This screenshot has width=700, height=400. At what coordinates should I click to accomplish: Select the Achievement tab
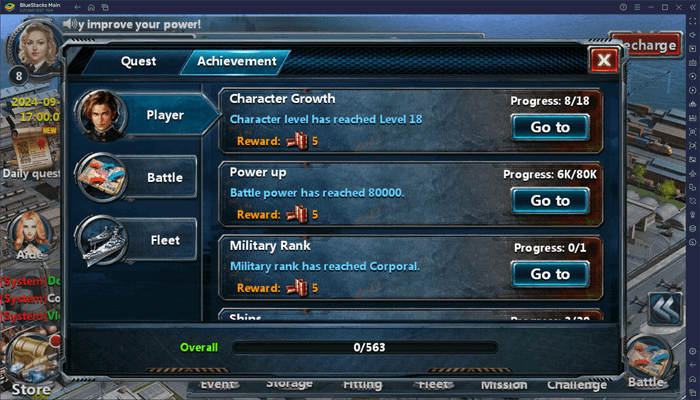click(x=236, y=61)
